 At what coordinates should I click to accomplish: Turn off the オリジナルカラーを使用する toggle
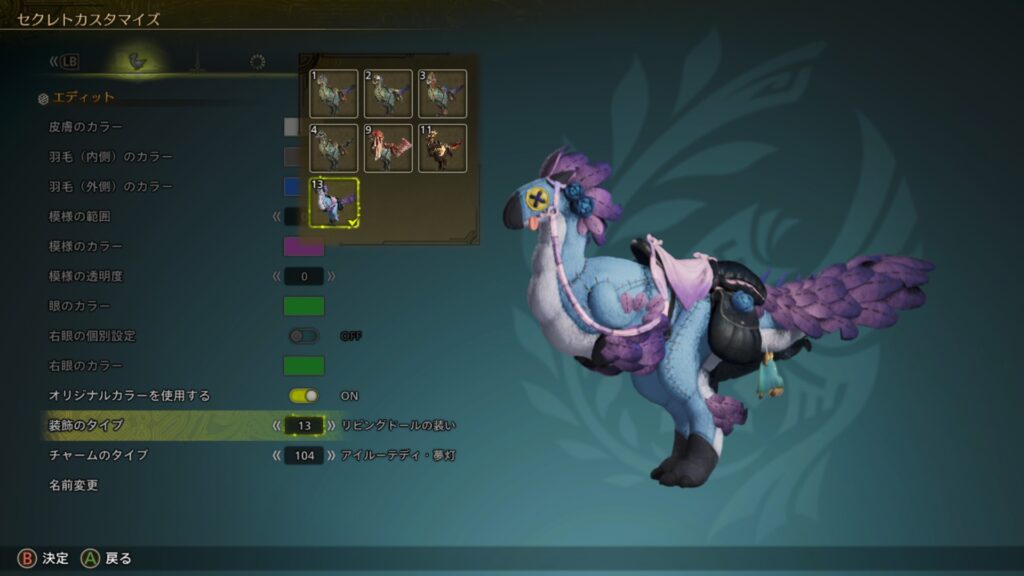pyautogui.click(x=303, y=396)
